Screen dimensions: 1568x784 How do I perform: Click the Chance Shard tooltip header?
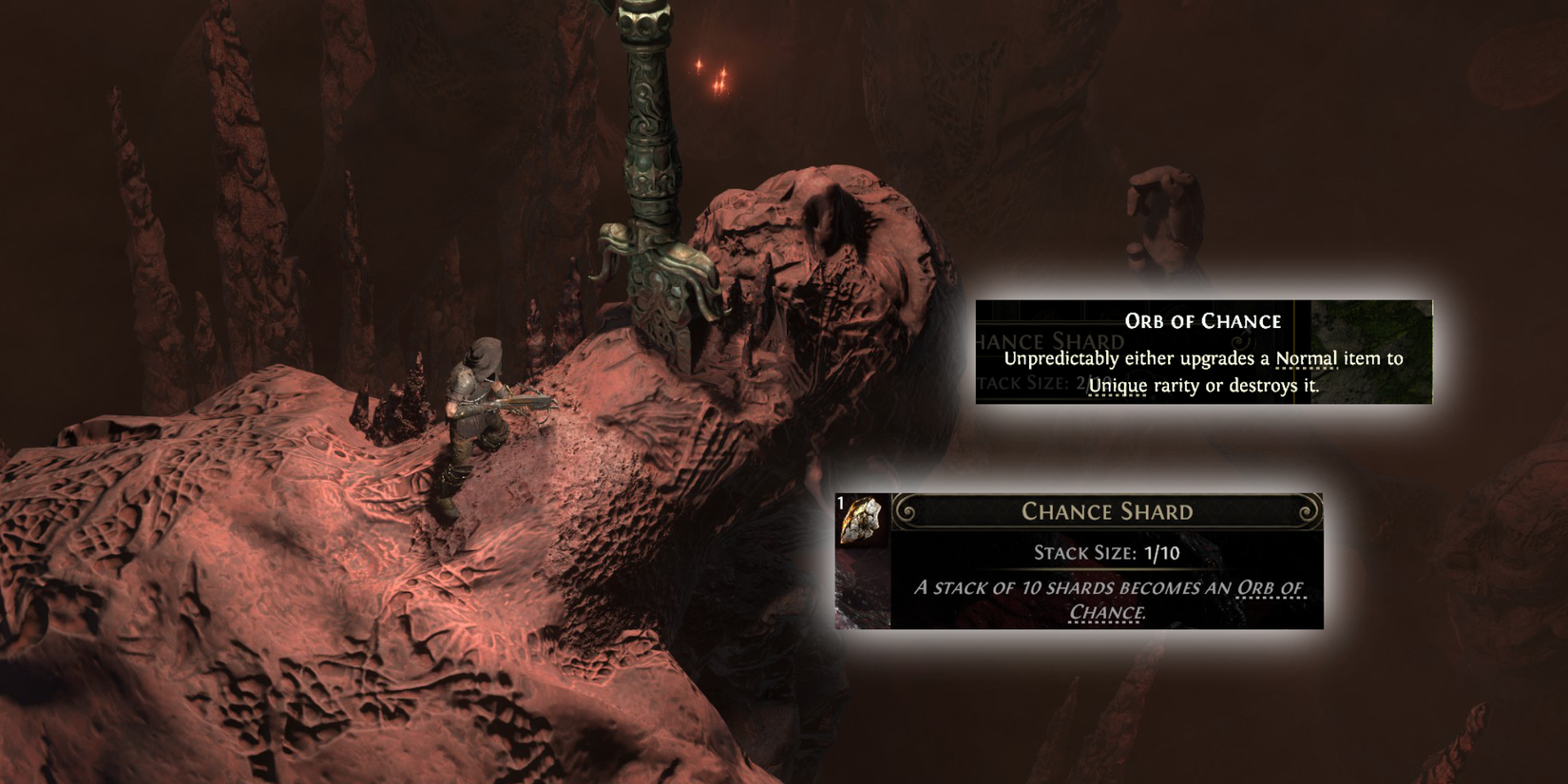(1107, 512)
